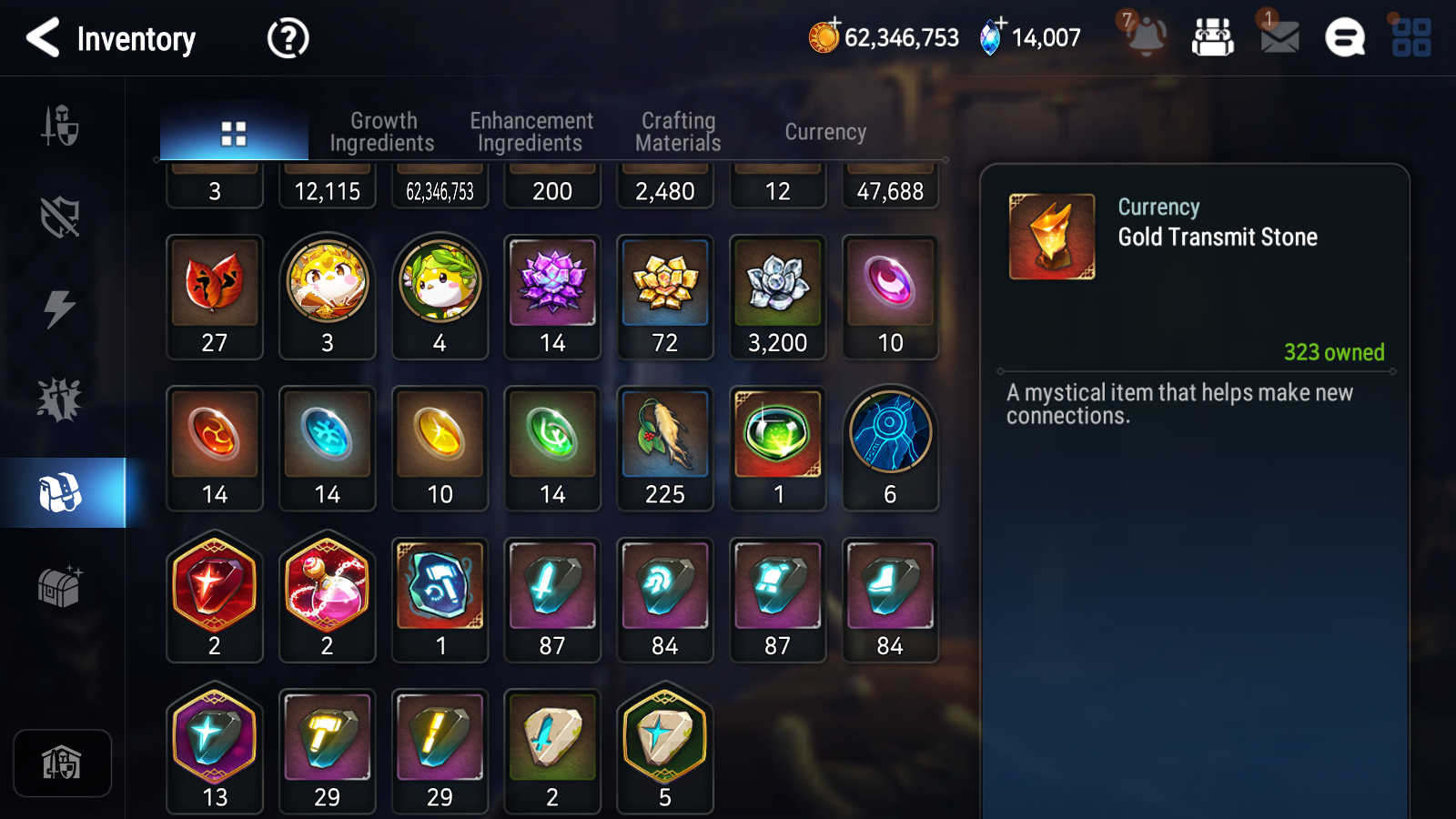
Task: Switch to the Growth Ingredients tab
Action: tap(382, 132)
